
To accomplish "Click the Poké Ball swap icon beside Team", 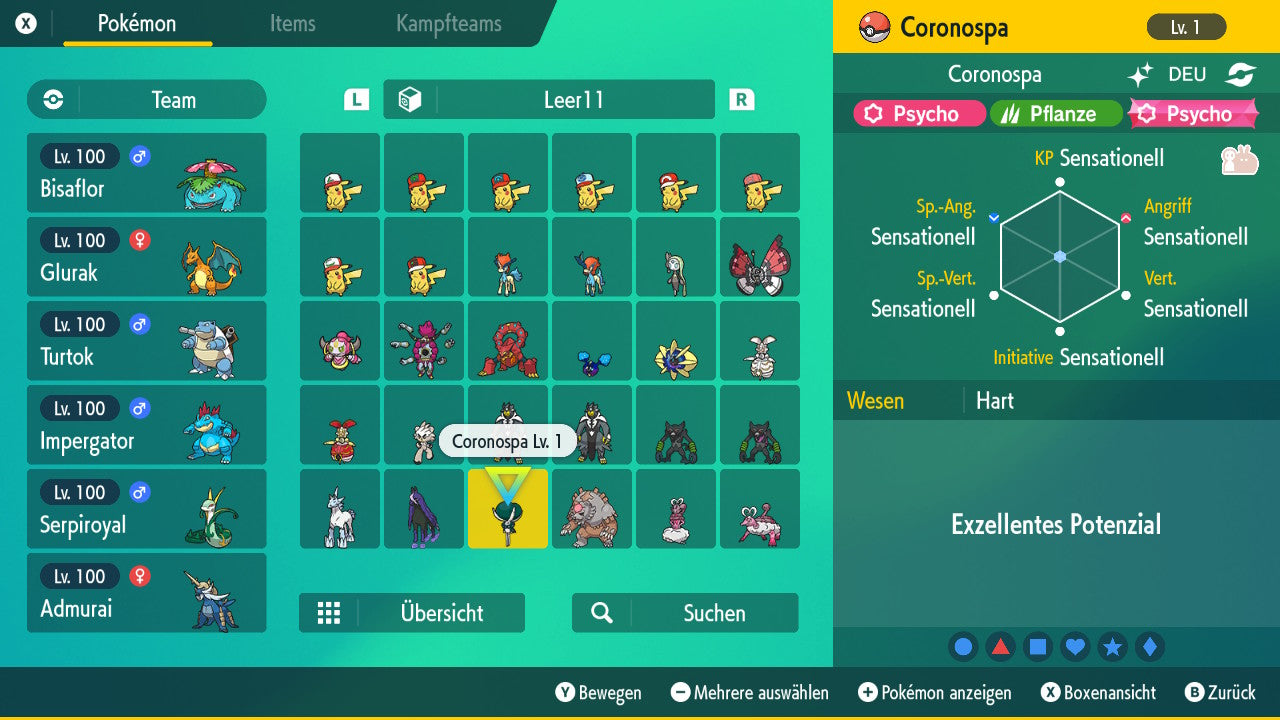I will pos(51,99).
